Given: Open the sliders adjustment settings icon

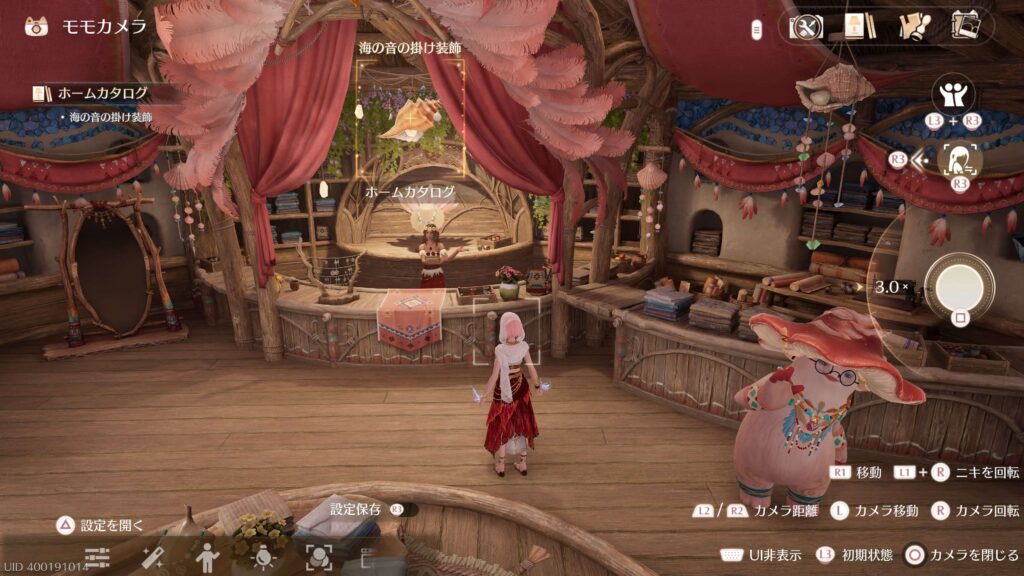Looking at the screenshot, I should coord(97,557).
